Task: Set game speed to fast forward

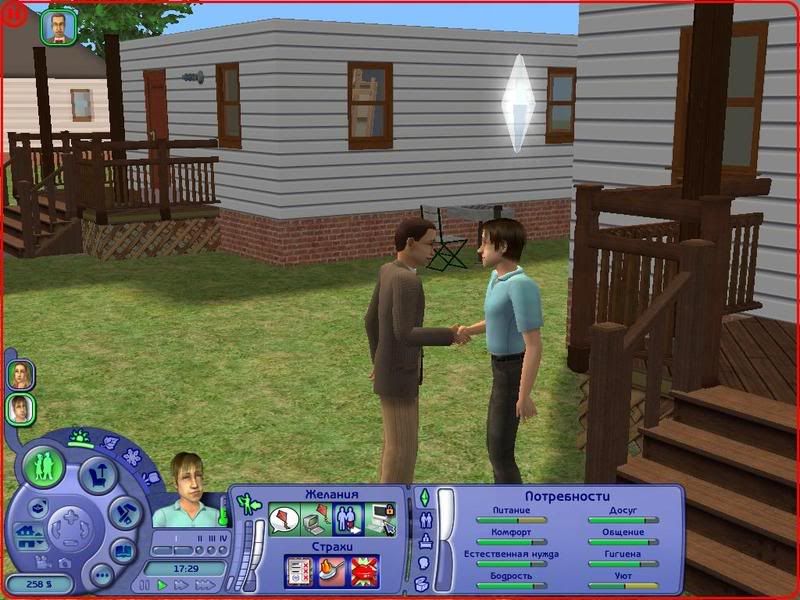Action: pos(181,585)
